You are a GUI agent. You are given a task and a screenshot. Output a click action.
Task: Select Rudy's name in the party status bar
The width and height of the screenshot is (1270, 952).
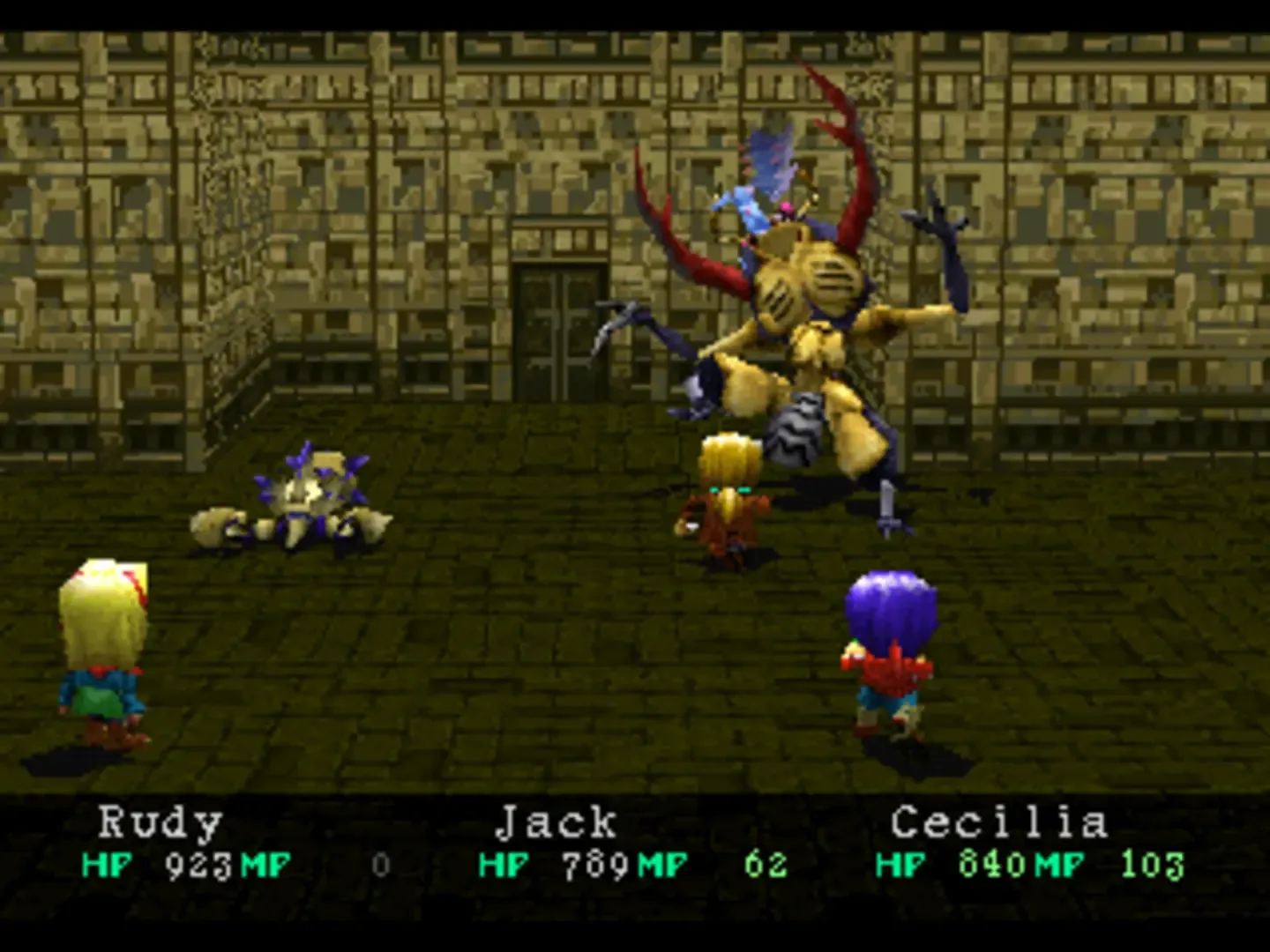coord(160,823)
